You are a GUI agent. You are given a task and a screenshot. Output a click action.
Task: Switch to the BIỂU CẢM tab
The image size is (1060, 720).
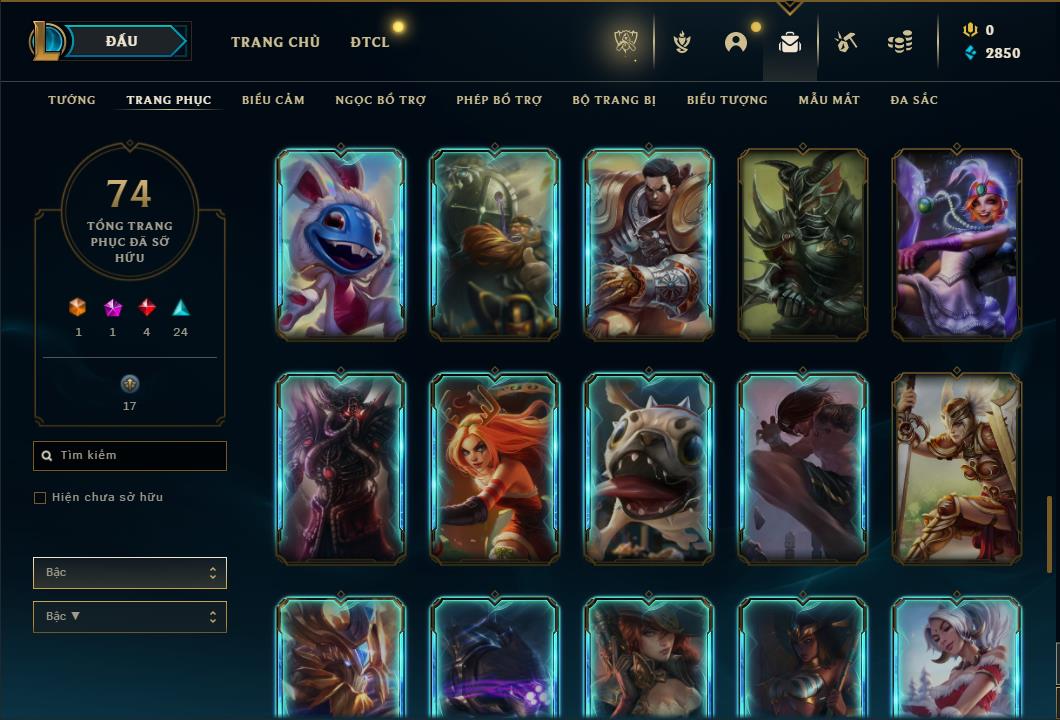point(273,100)
